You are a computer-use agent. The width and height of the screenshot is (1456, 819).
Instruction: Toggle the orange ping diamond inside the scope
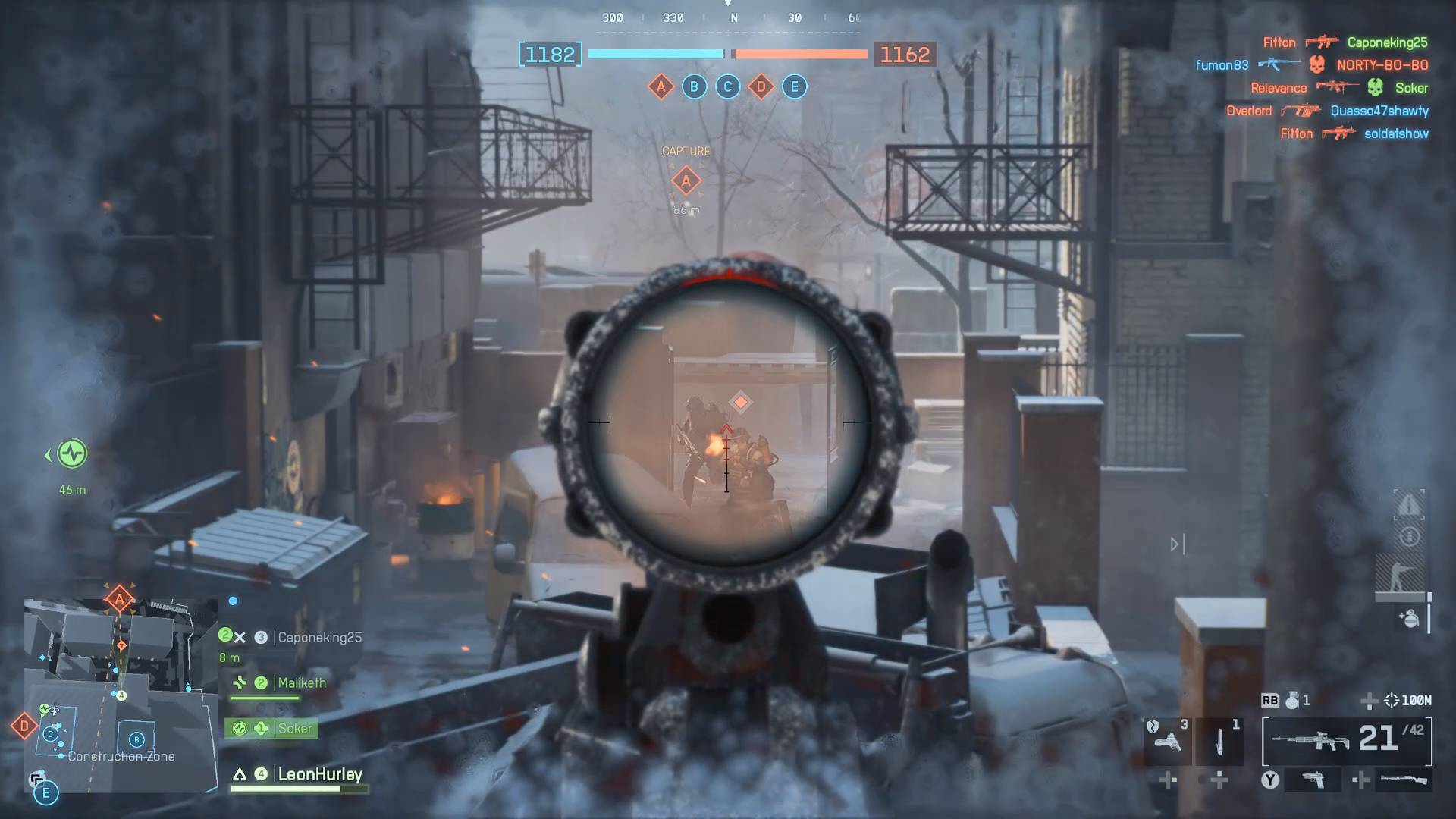(x=739, y=402)
